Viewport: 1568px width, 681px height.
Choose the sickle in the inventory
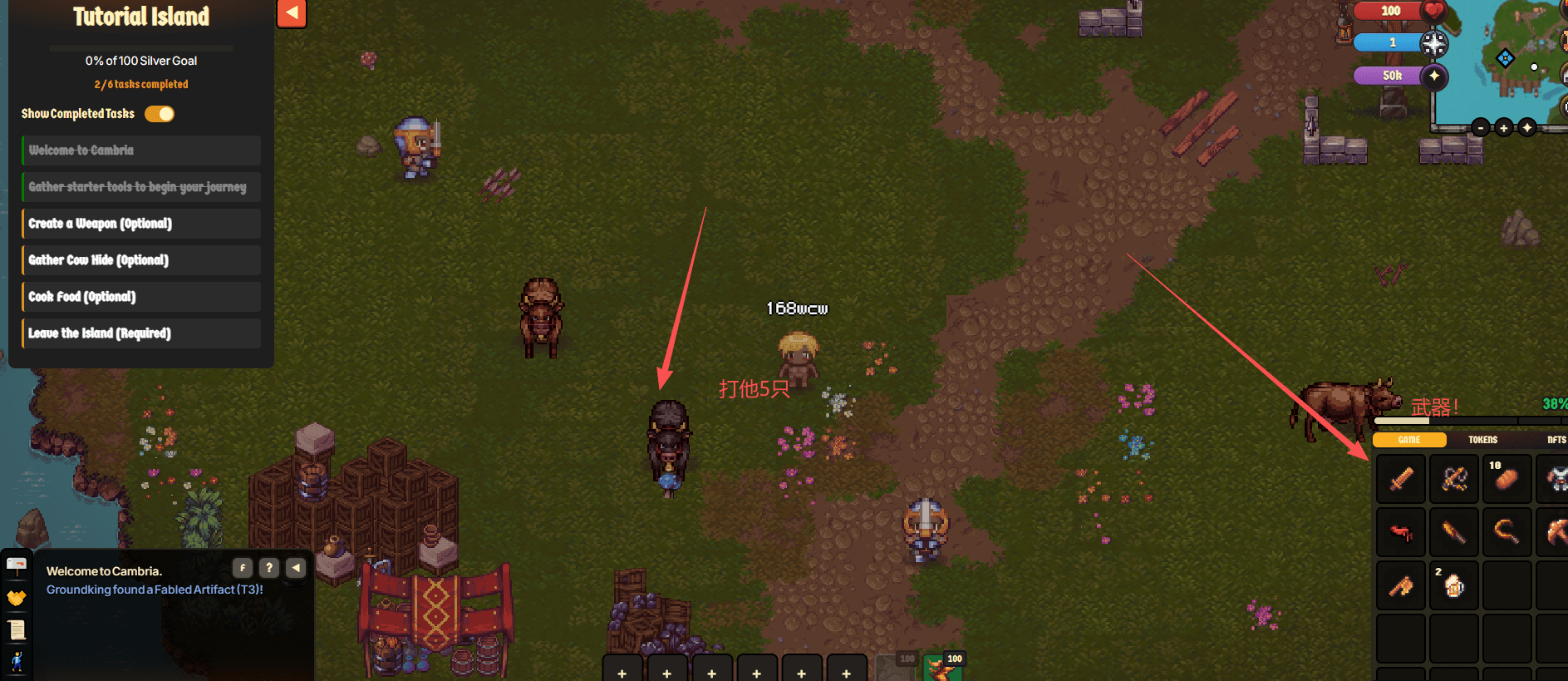[1507, 531]
